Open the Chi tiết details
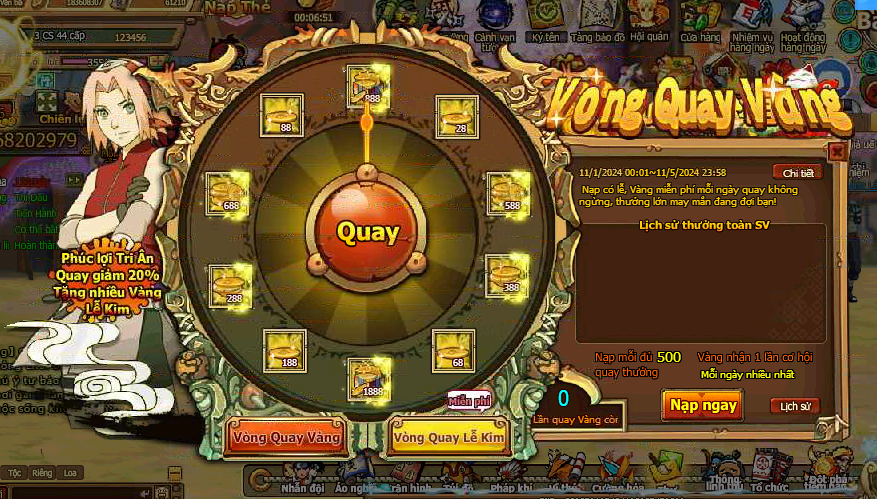Image resolution: width=877 pixels, height=499 pixels. coord(798,172)
